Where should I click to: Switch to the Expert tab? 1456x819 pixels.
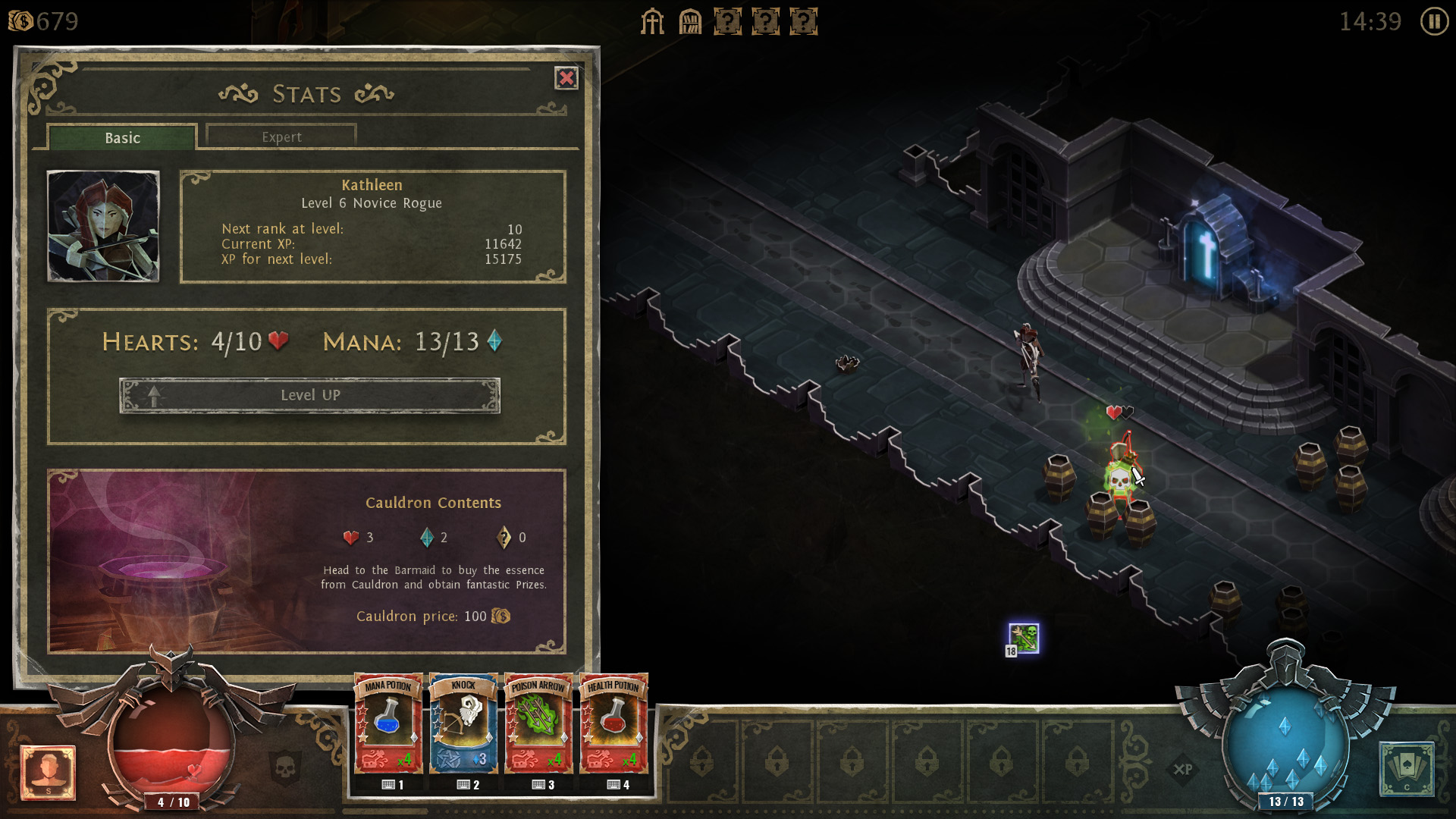281,136
